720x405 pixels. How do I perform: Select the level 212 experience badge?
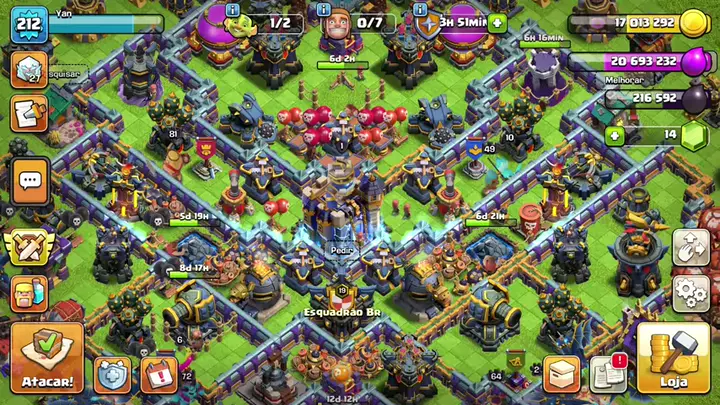(29, 24)
